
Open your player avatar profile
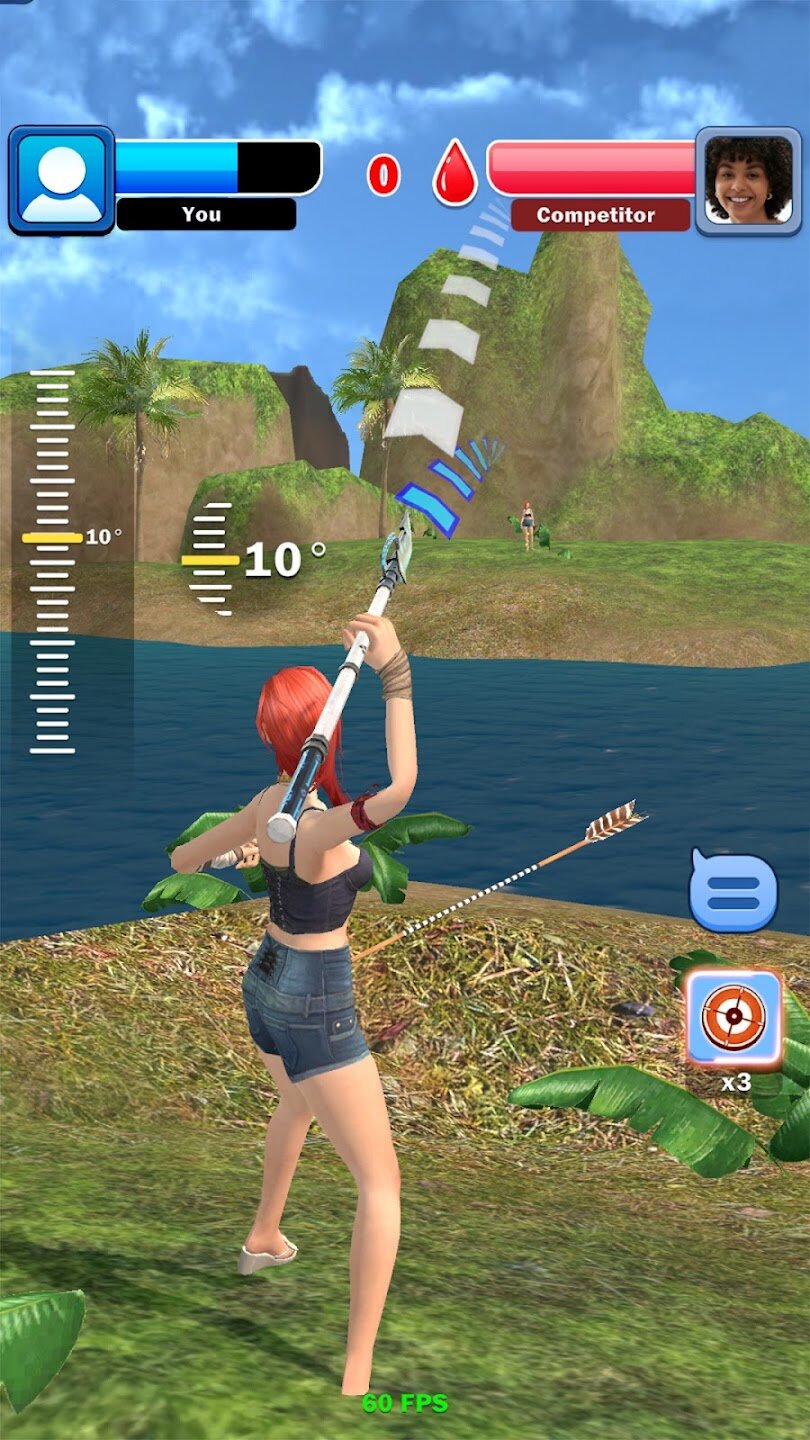[62, 180]
